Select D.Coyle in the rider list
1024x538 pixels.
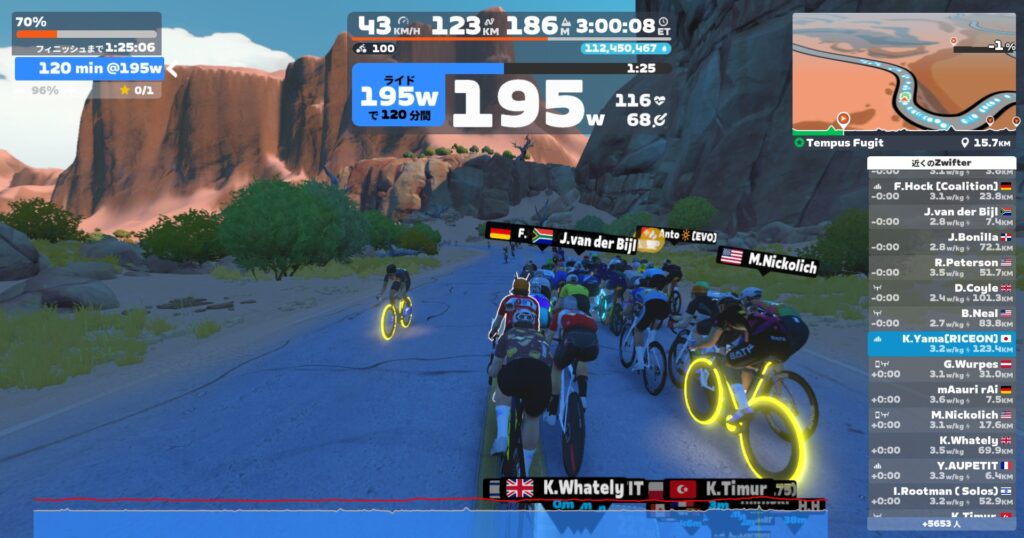coord(941,292)
